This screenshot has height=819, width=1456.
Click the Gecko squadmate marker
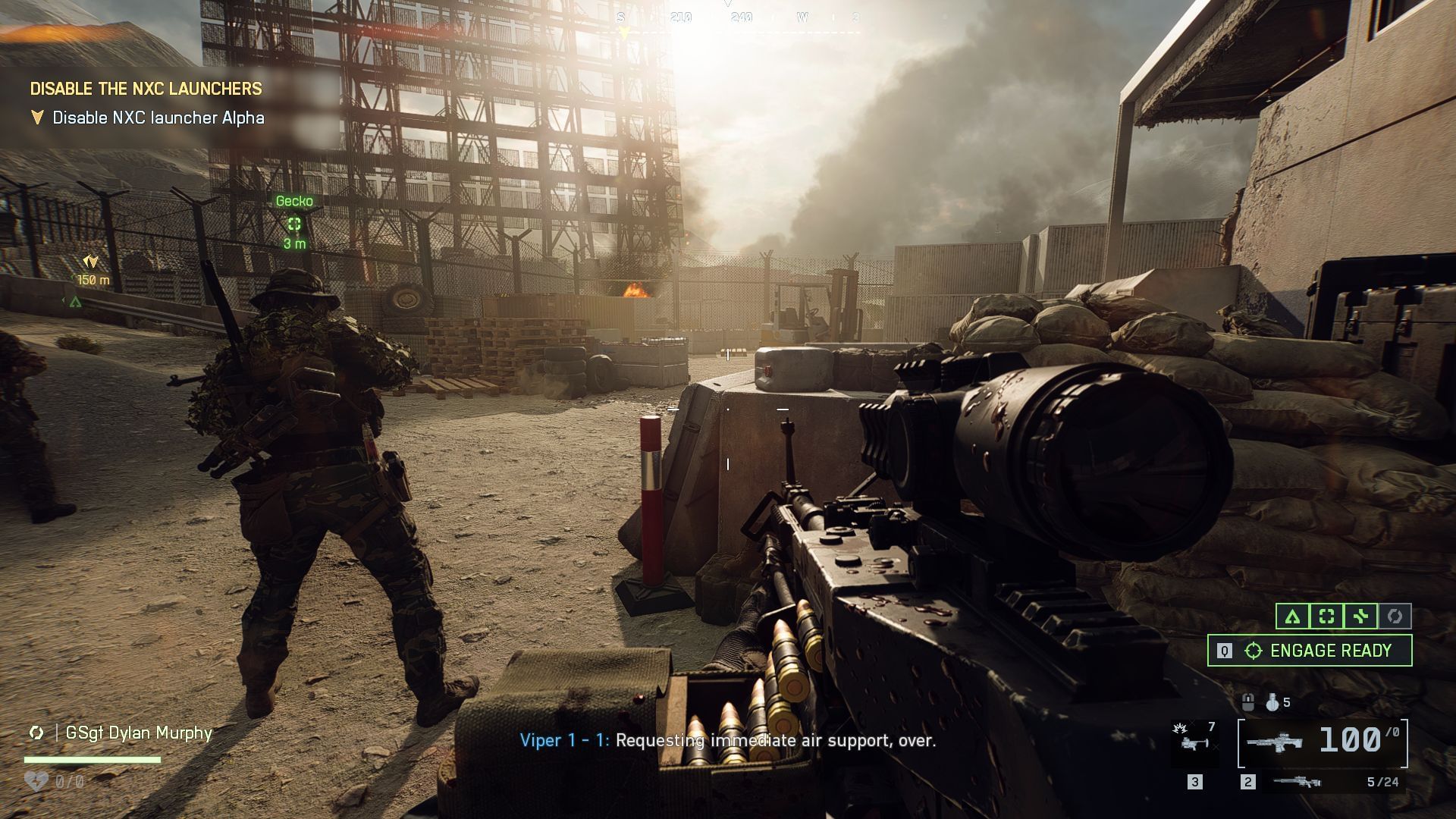point(294,223)
